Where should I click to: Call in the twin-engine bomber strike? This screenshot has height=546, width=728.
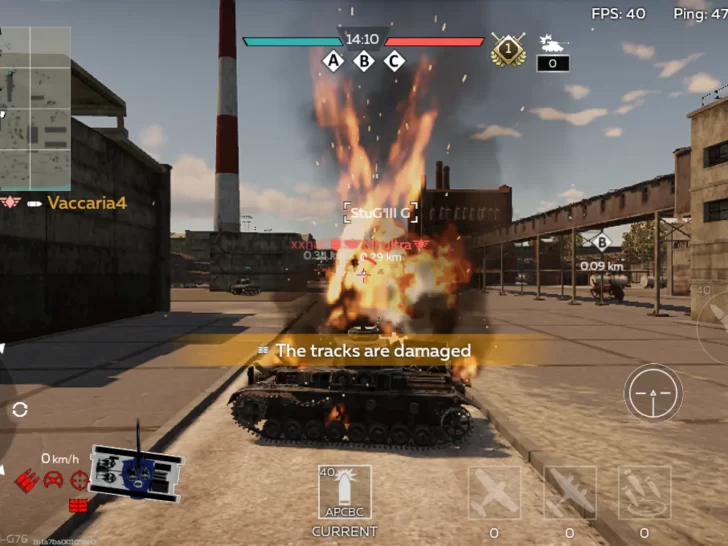pos(570,492)
